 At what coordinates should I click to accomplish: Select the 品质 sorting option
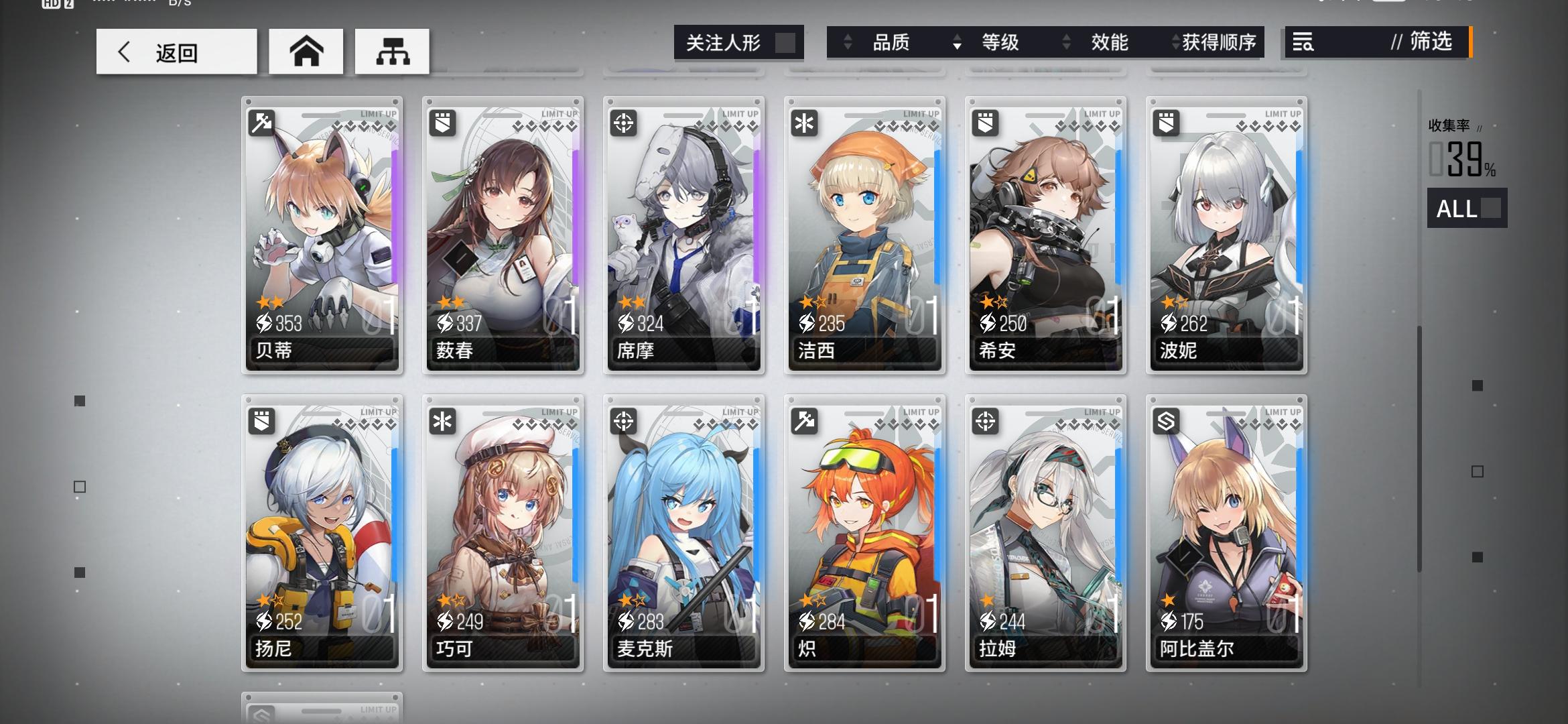(891, 42)
